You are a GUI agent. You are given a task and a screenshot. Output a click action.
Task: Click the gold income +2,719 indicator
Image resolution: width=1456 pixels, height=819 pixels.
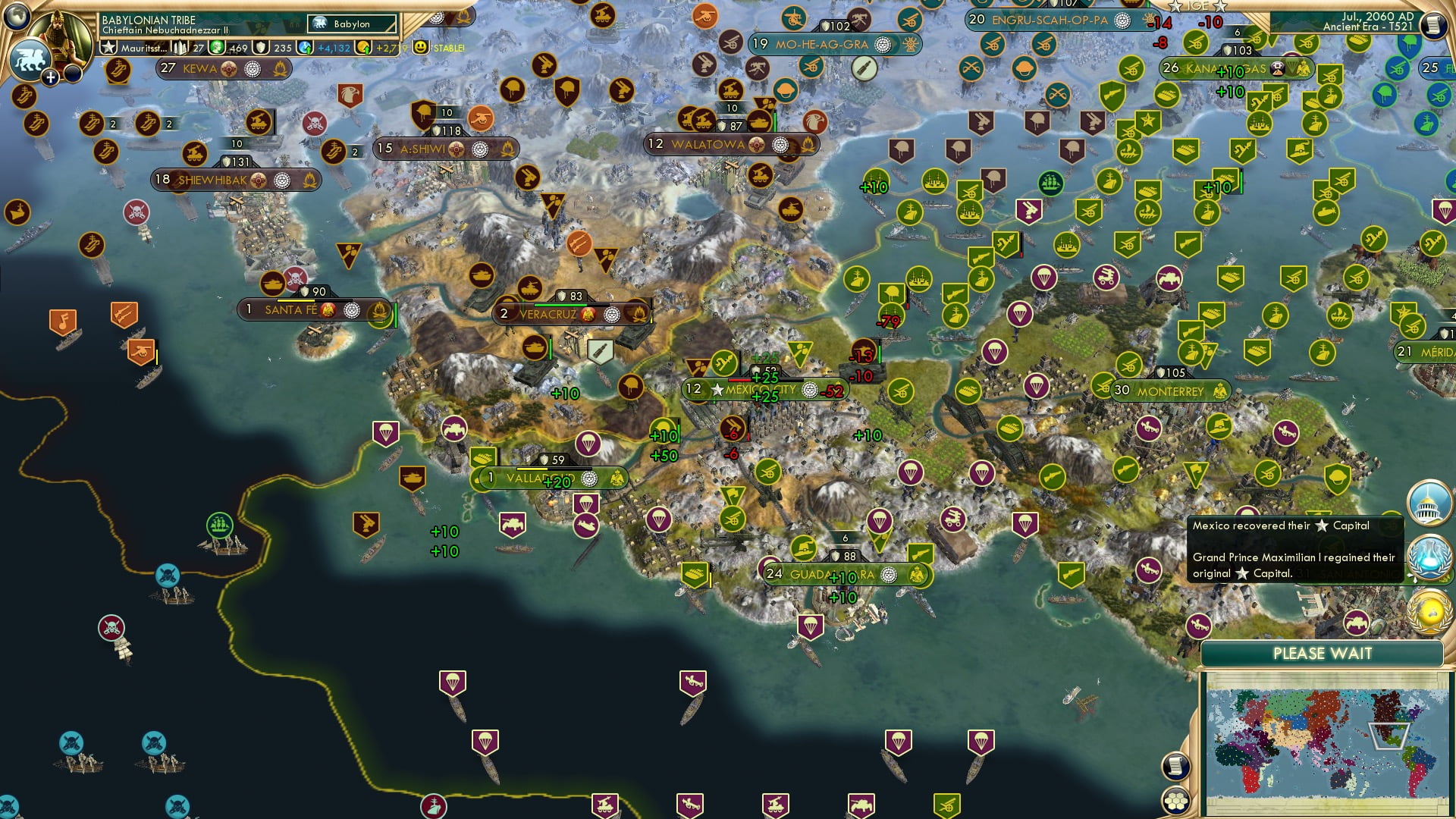point(387,48)
